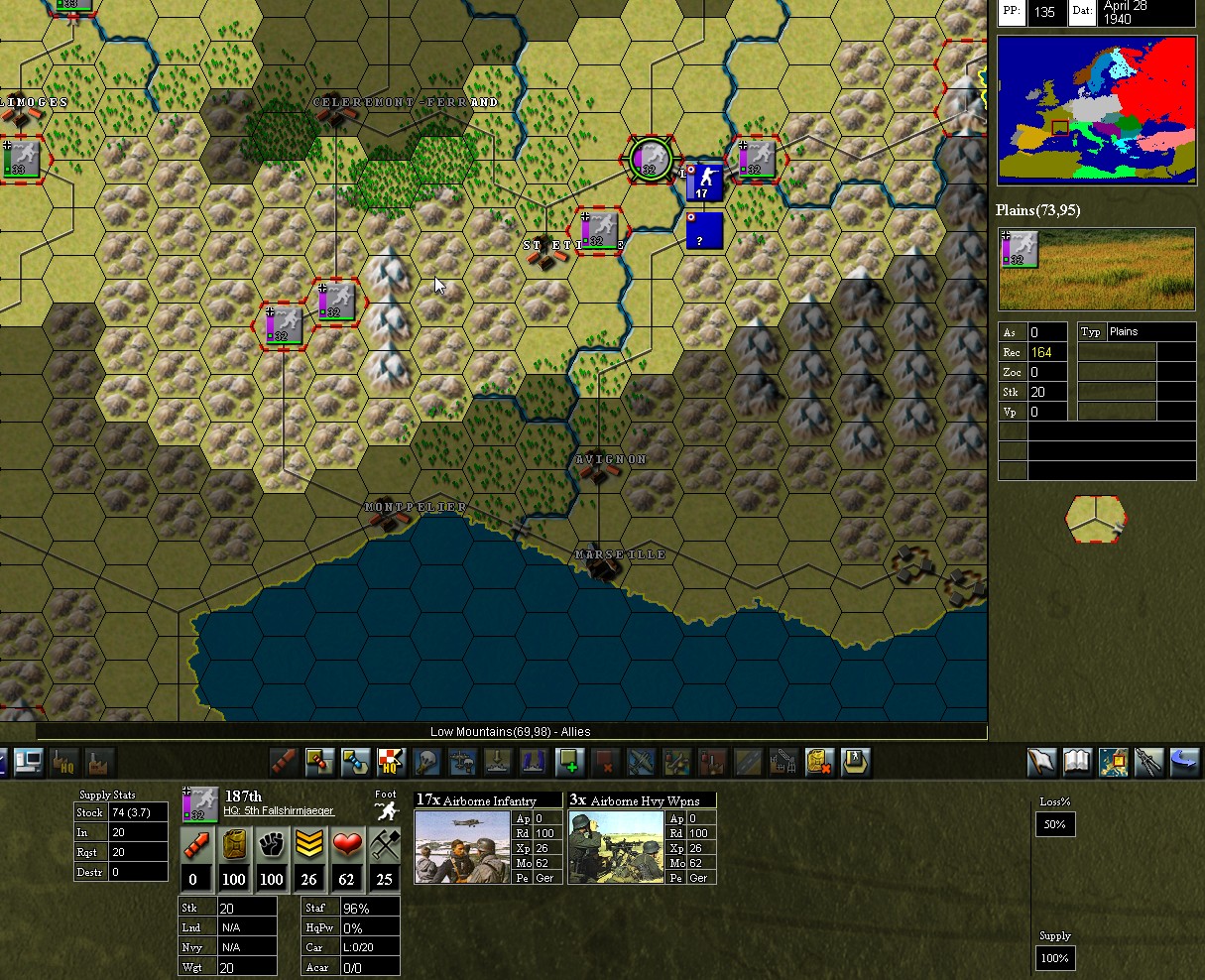
Task: Click the Europe minimap overview
Action: (x=1096, y=110)
